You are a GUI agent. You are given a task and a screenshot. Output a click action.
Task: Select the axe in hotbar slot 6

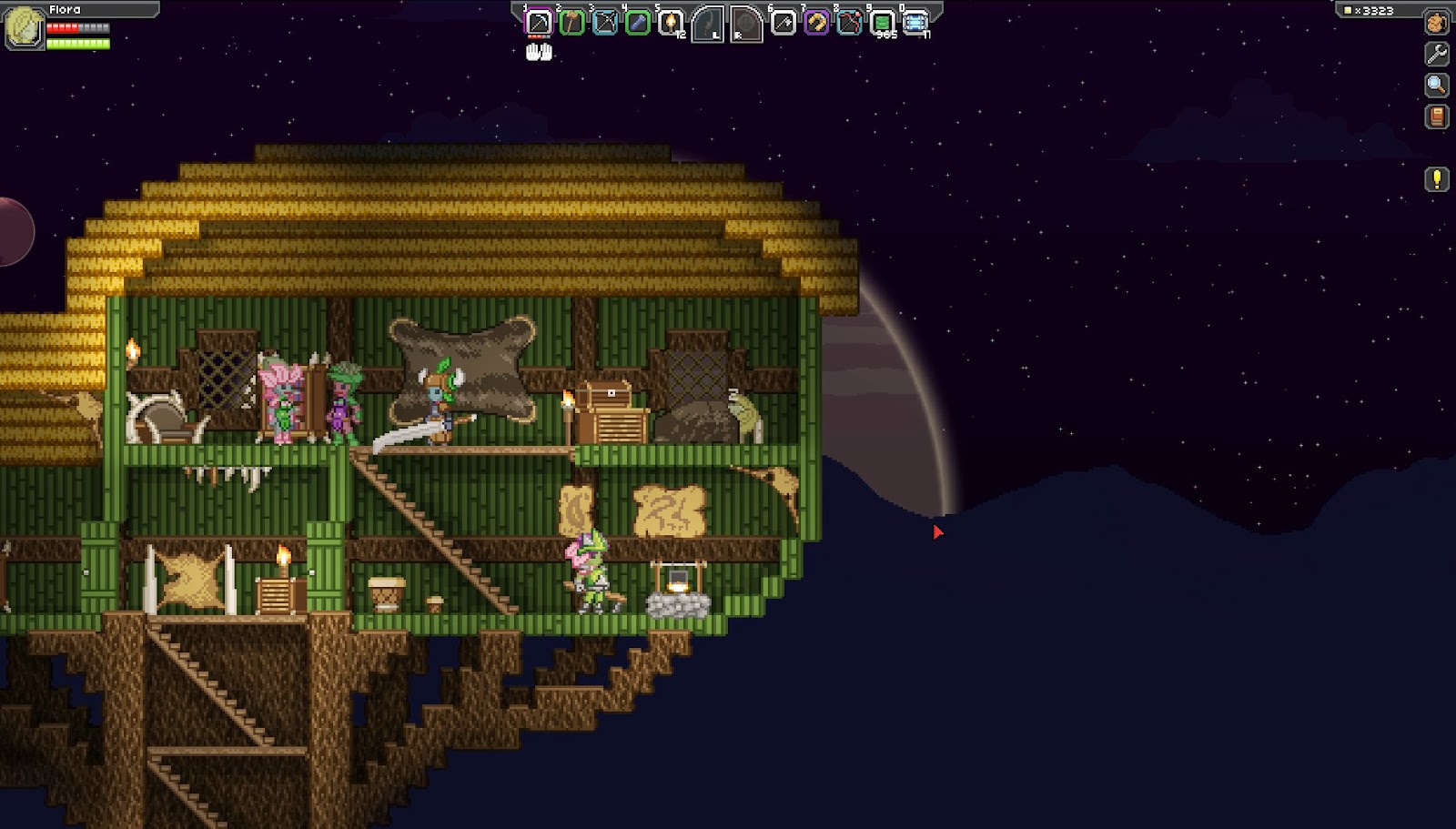(x=784, y=23)
